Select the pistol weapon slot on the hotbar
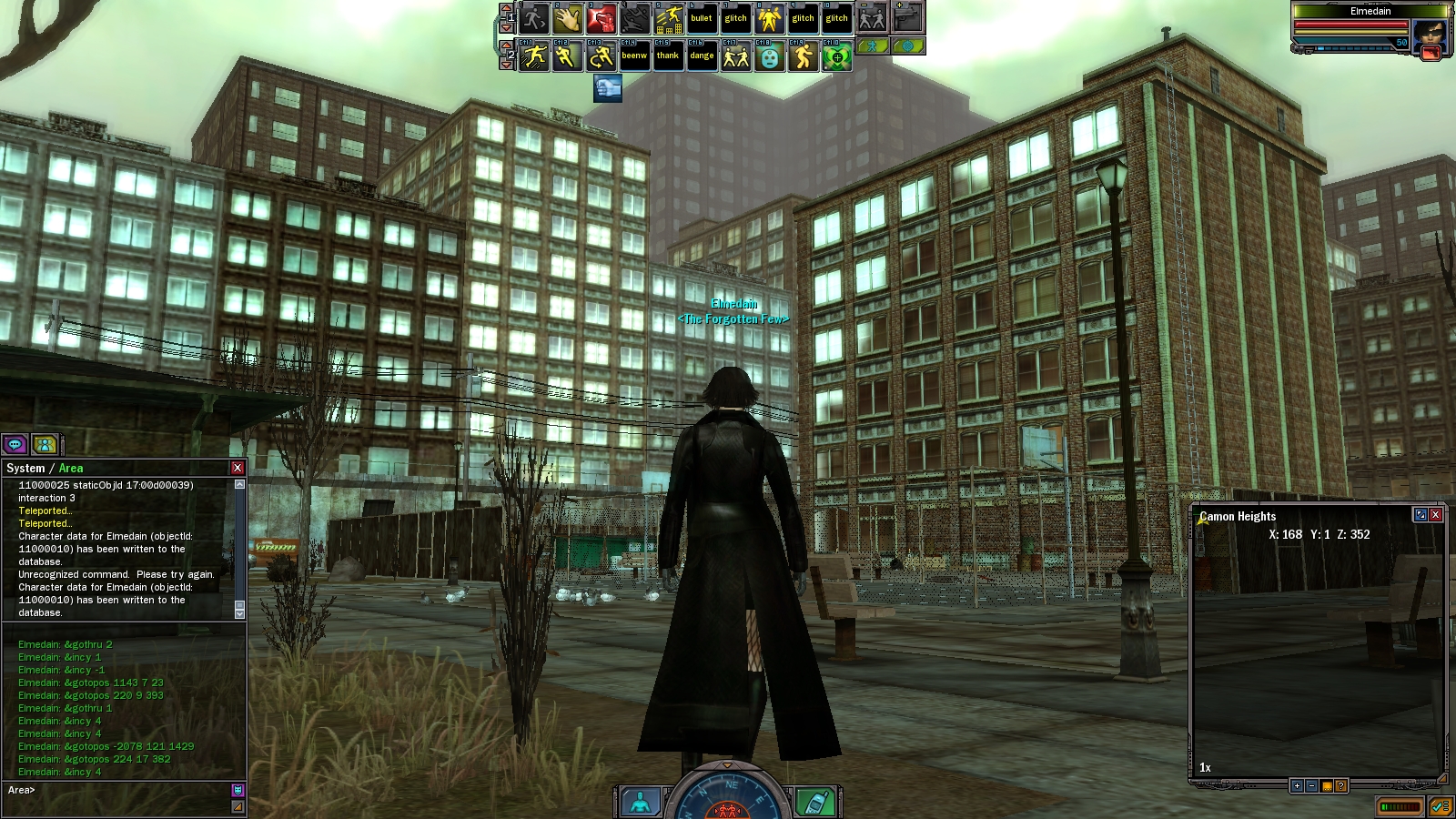The width and height of the screenshot is (1456, 819). (x=907, y=17)
